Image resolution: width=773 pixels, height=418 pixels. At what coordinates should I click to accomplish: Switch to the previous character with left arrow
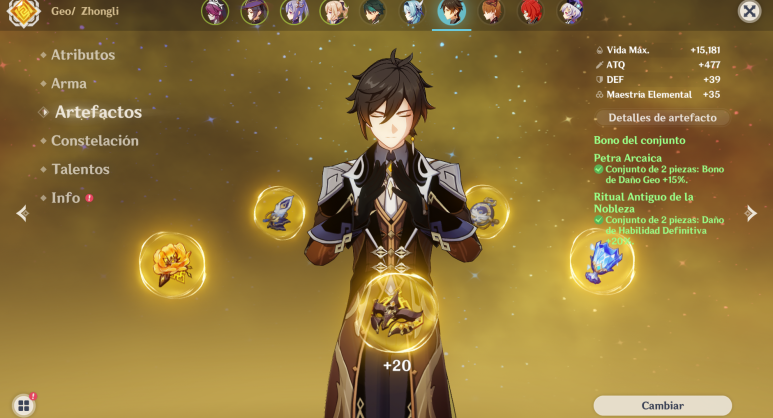tap(22, 213)
